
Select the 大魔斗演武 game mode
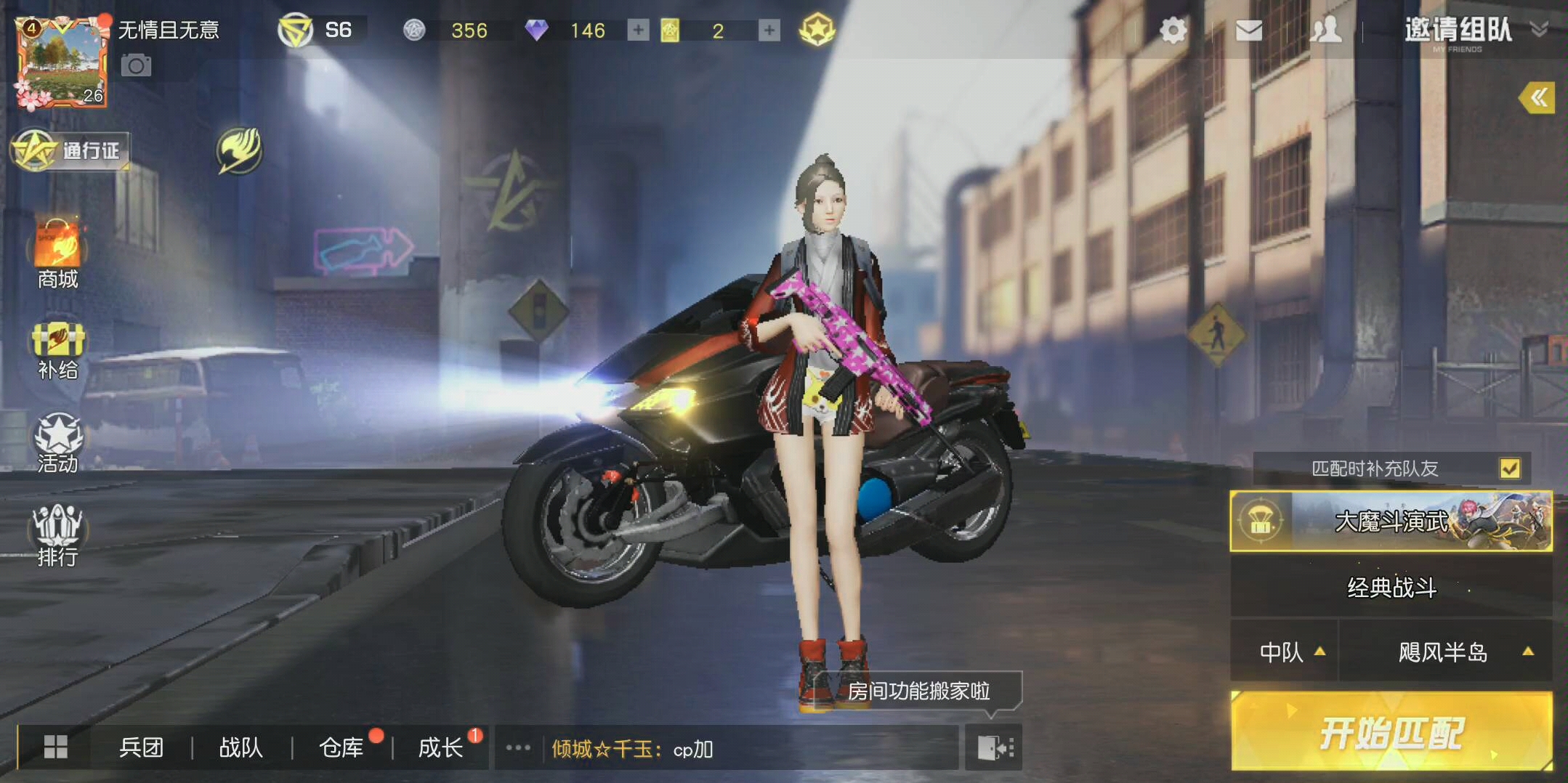click(1390, 520)
